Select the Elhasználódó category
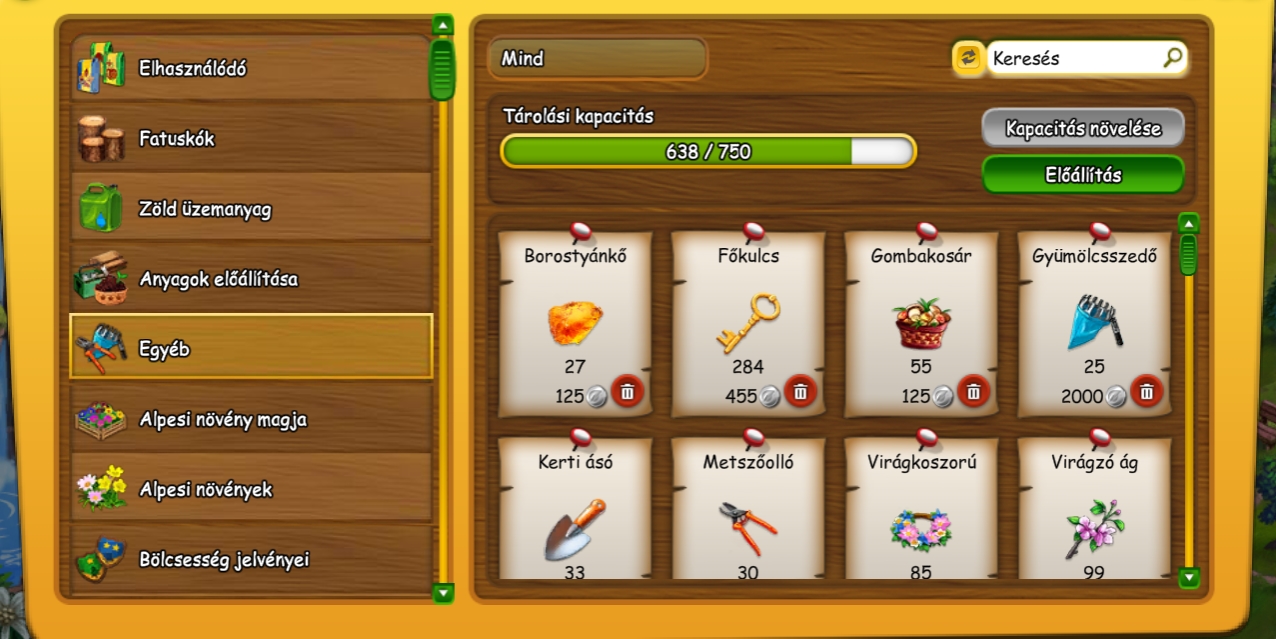This screenshot has width=1276, height=639. [250, 69]
